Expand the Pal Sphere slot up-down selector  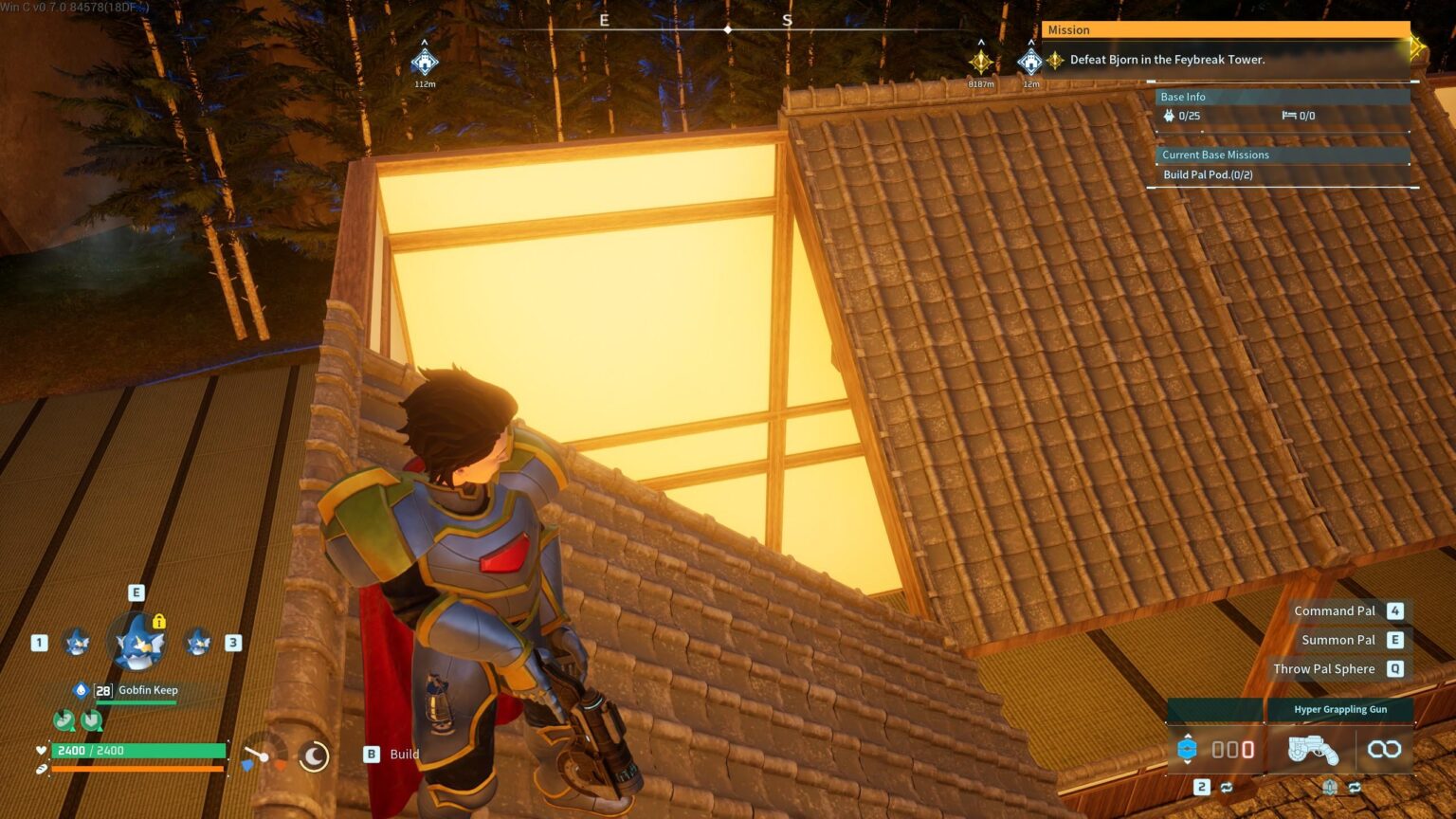1189,749
